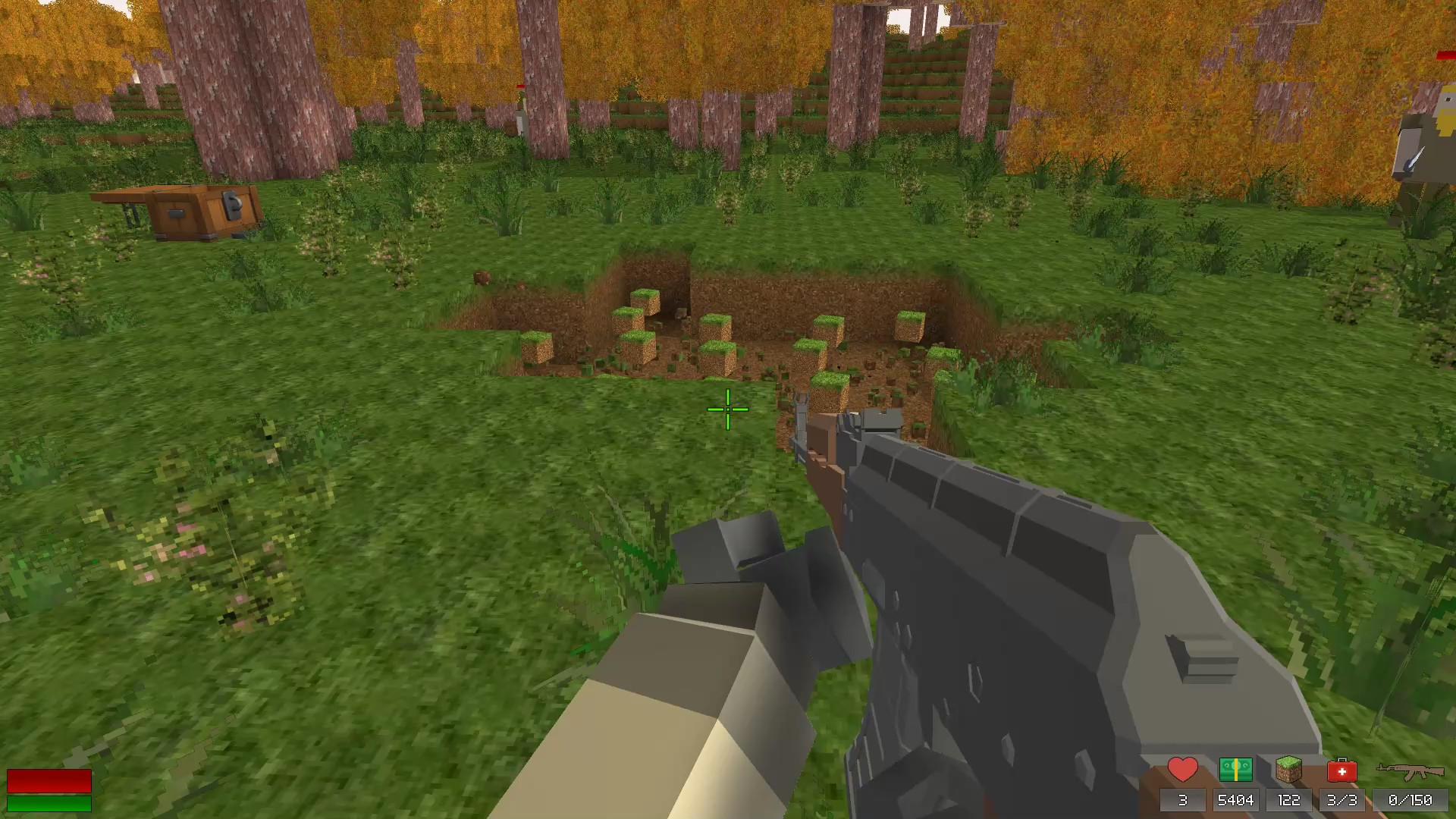Click the red medkit icon showing a cross
1456x819 pixels.
1344,770
